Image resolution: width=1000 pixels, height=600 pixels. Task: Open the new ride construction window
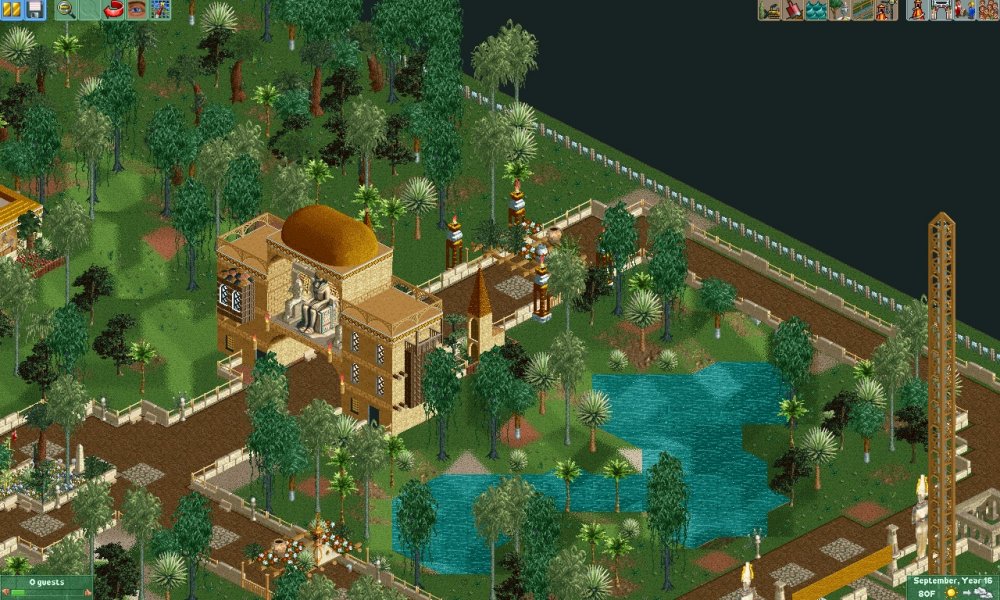(x=885, y=10)
